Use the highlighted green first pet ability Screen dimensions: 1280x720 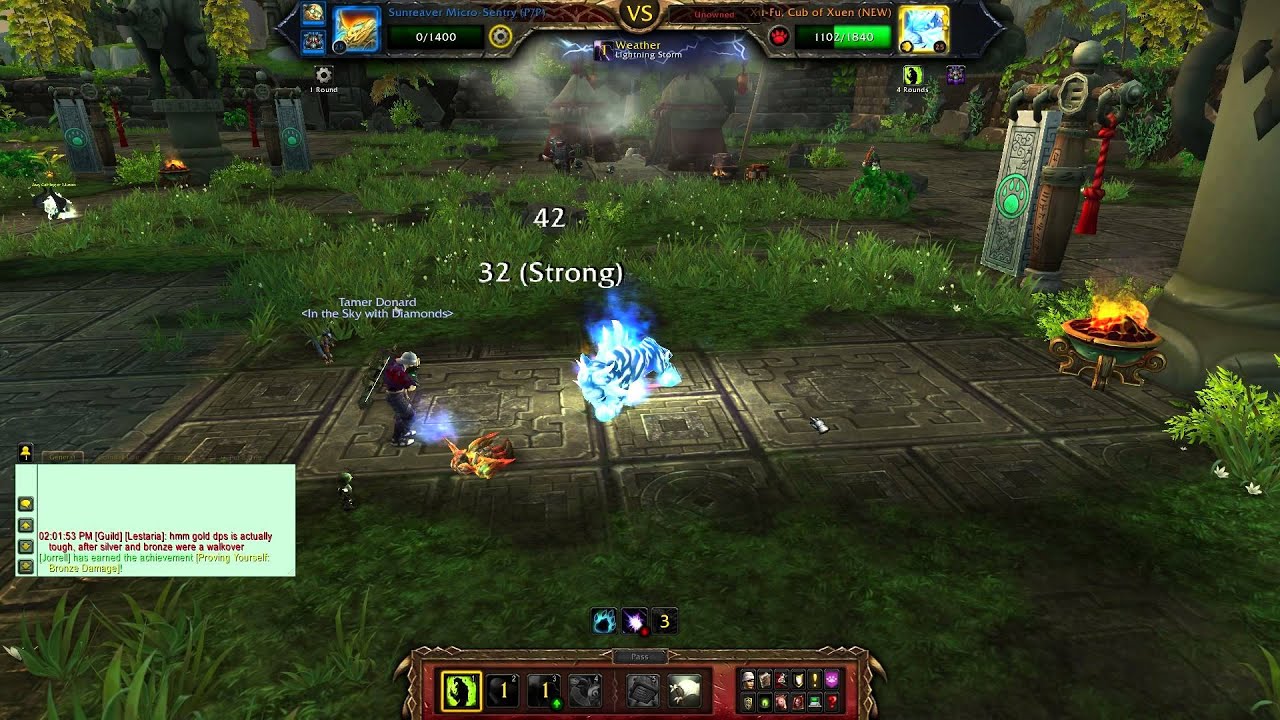(462, 690)
